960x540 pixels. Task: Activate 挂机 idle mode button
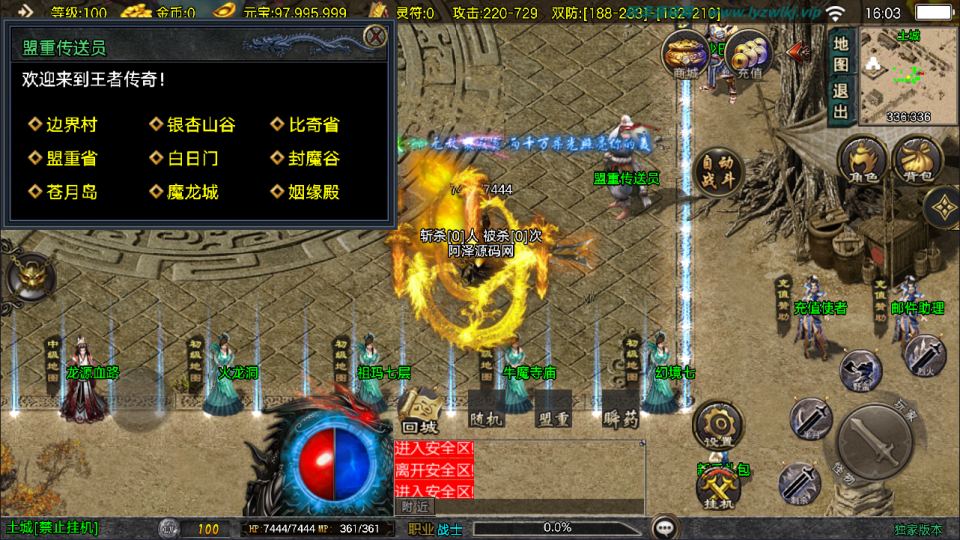pos(716,489)
